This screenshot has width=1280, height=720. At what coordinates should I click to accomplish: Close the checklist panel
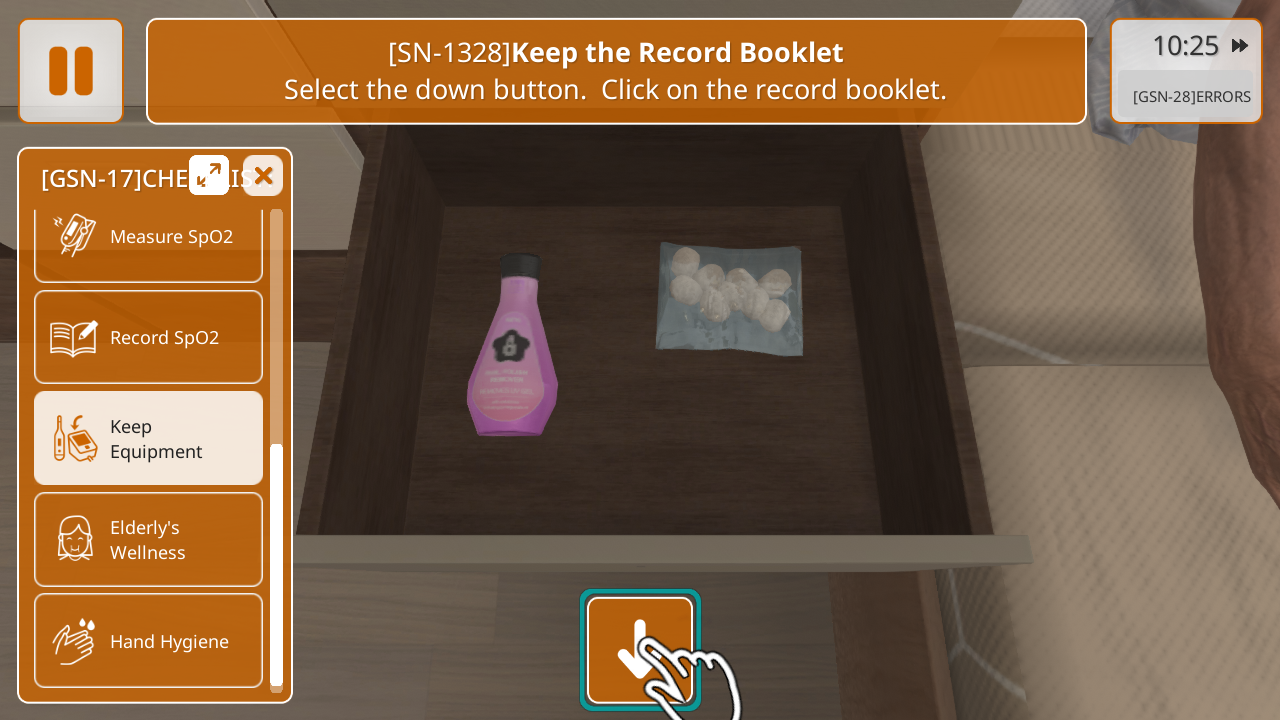pos(263,176)
